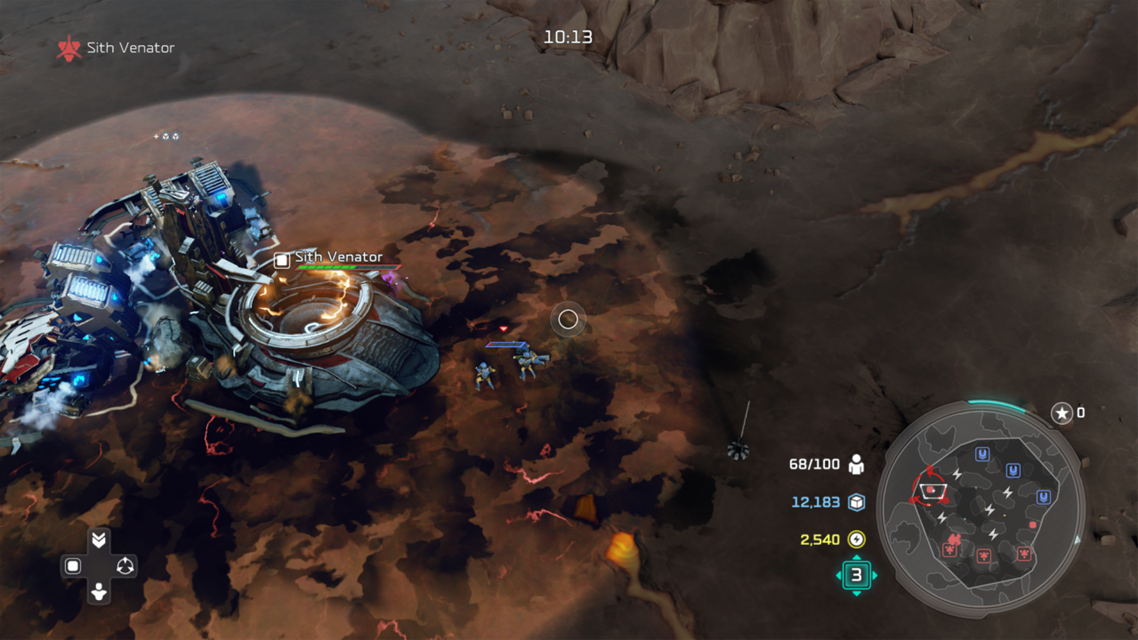Select control group 3 badge
This screenshot has height=640, width=1138.
coord(856,575)
